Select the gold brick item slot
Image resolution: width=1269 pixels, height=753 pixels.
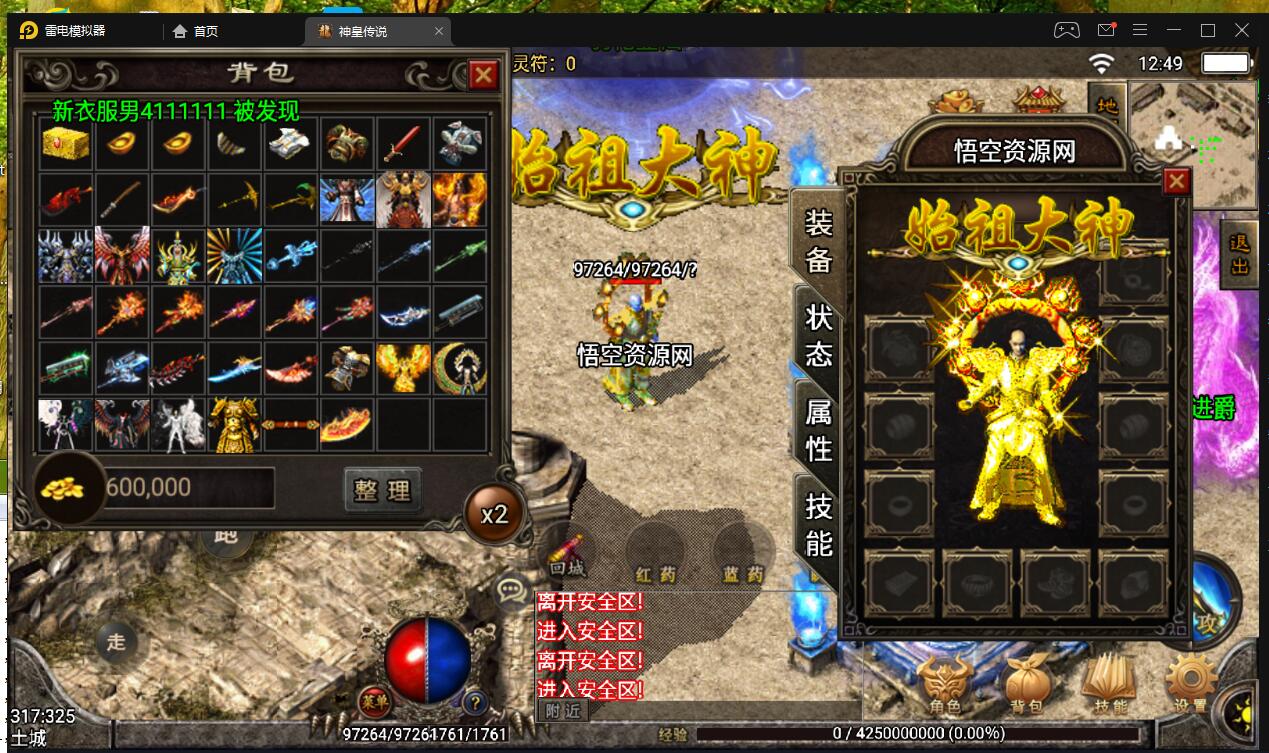pyautogui.click(x=66, y=144)
